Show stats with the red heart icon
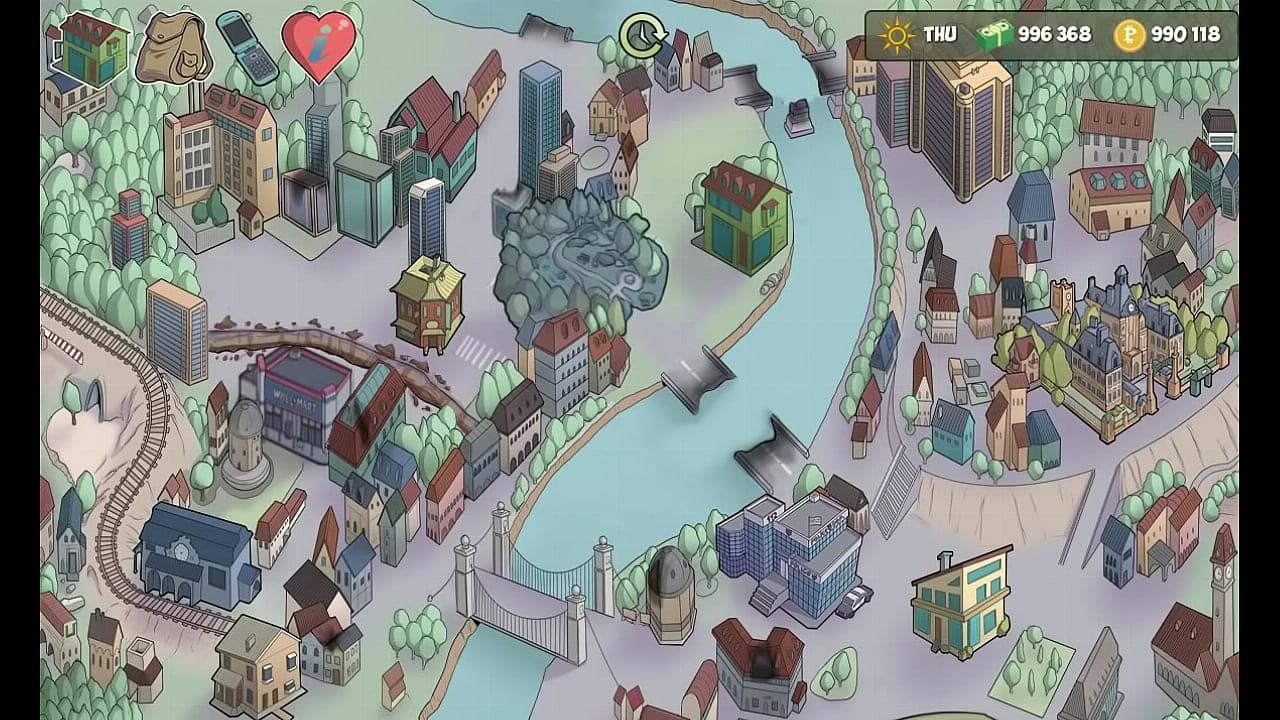Image resolution: width=1280 pixels, height=720 pixels. [x=318, y=46]
